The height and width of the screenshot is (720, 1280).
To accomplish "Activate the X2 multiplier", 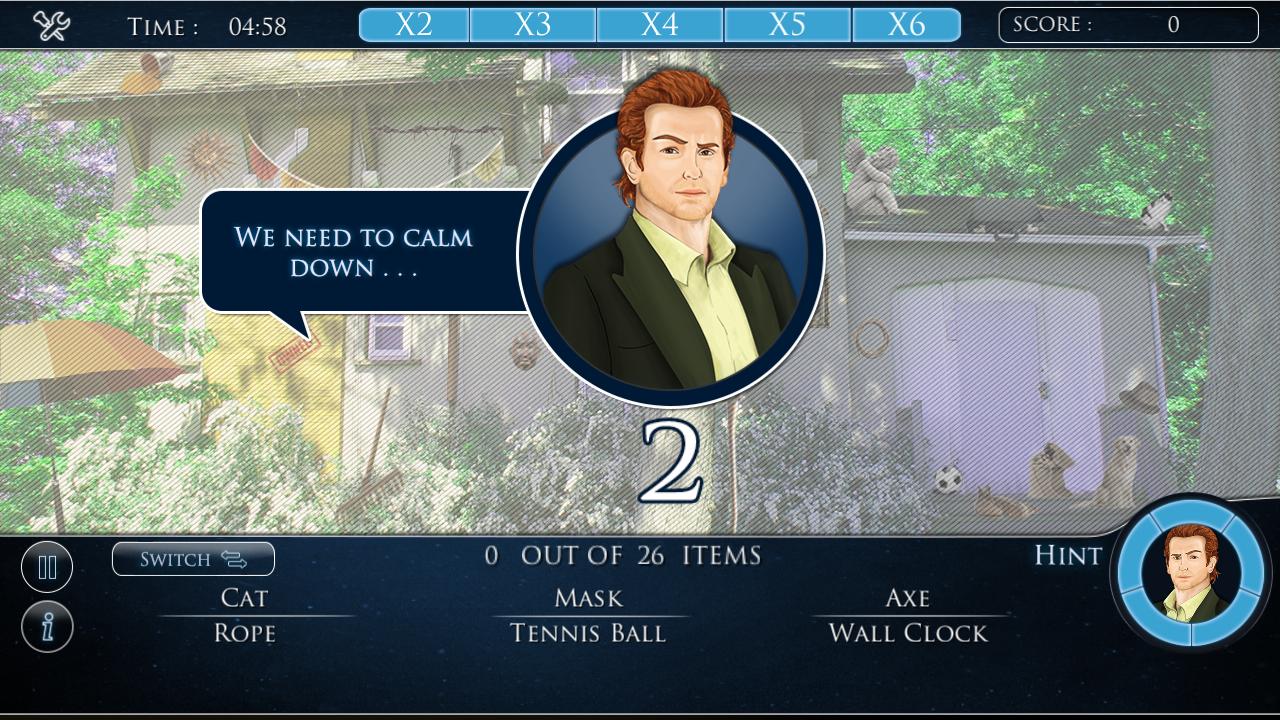I will (x=413, y=22).
